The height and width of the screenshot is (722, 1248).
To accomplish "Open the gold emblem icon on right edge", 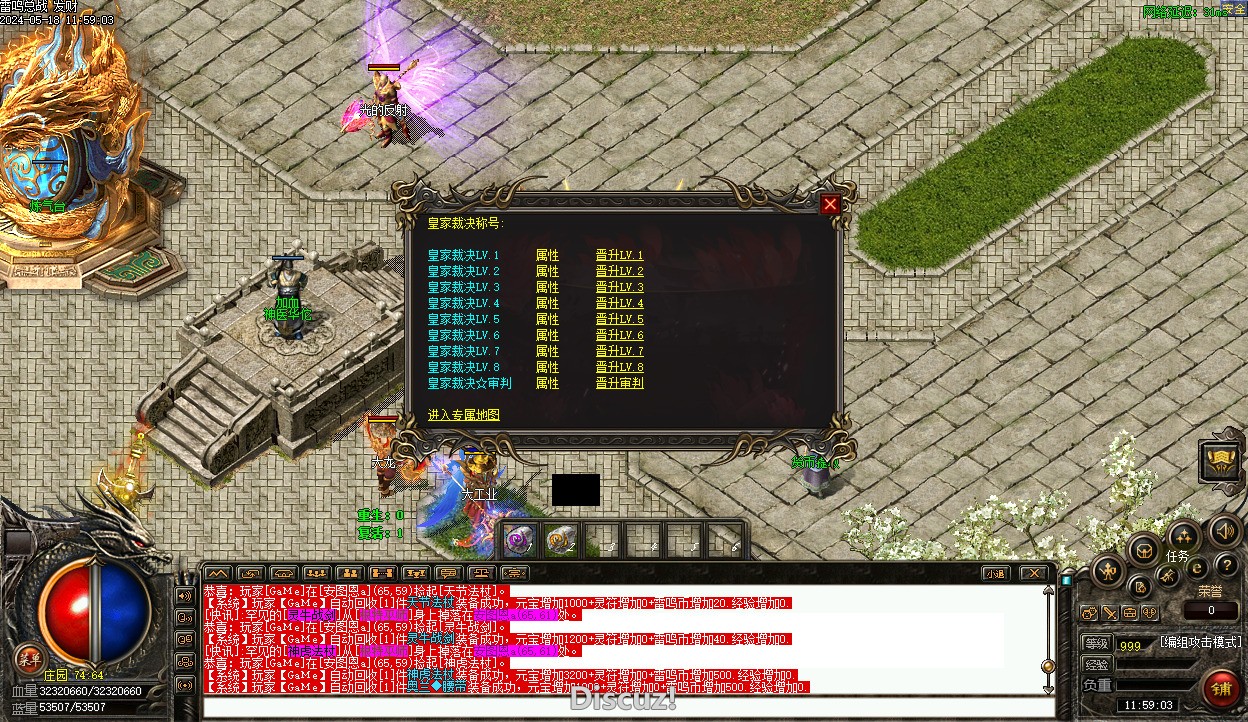I will (x=1223, y=462).
